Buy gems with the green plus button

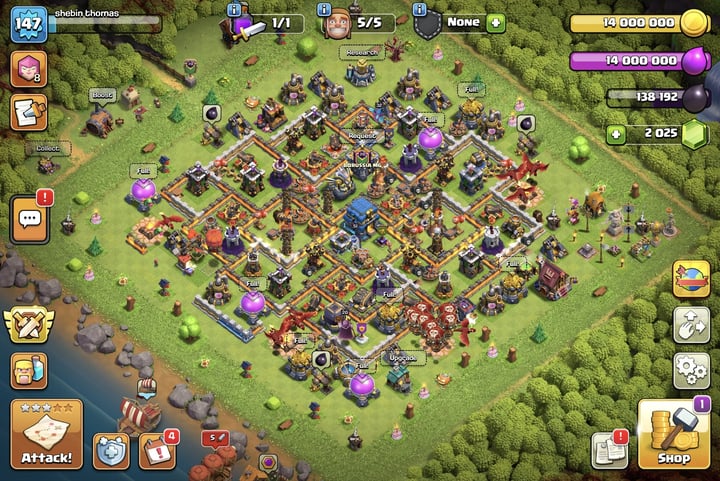tap(618, 134)
